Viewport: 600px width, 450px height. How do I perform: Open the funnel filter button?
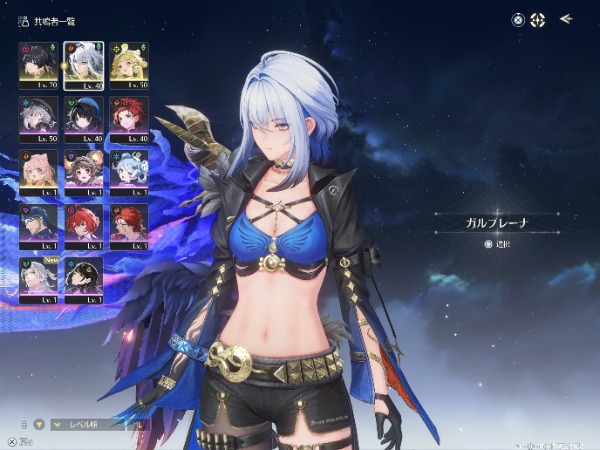point(40,424)
